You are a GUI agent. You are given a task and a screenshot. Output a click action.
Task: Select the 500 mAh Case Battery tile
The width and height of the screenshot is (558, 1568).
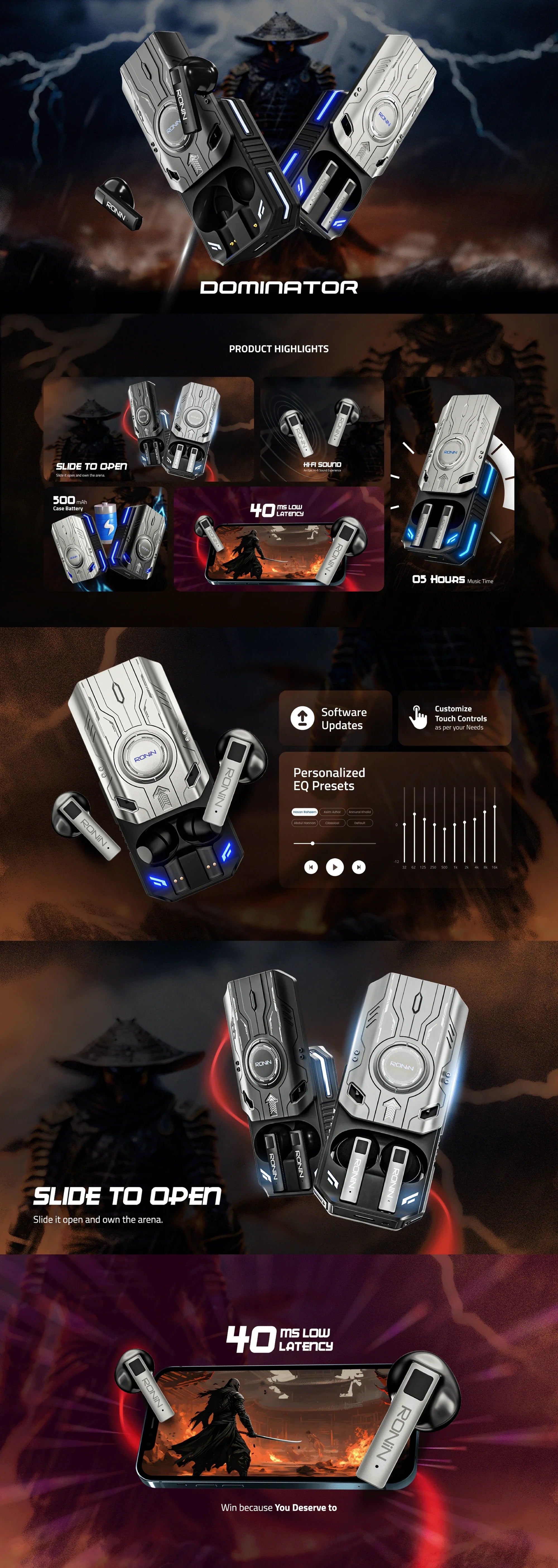click(105, 539)
